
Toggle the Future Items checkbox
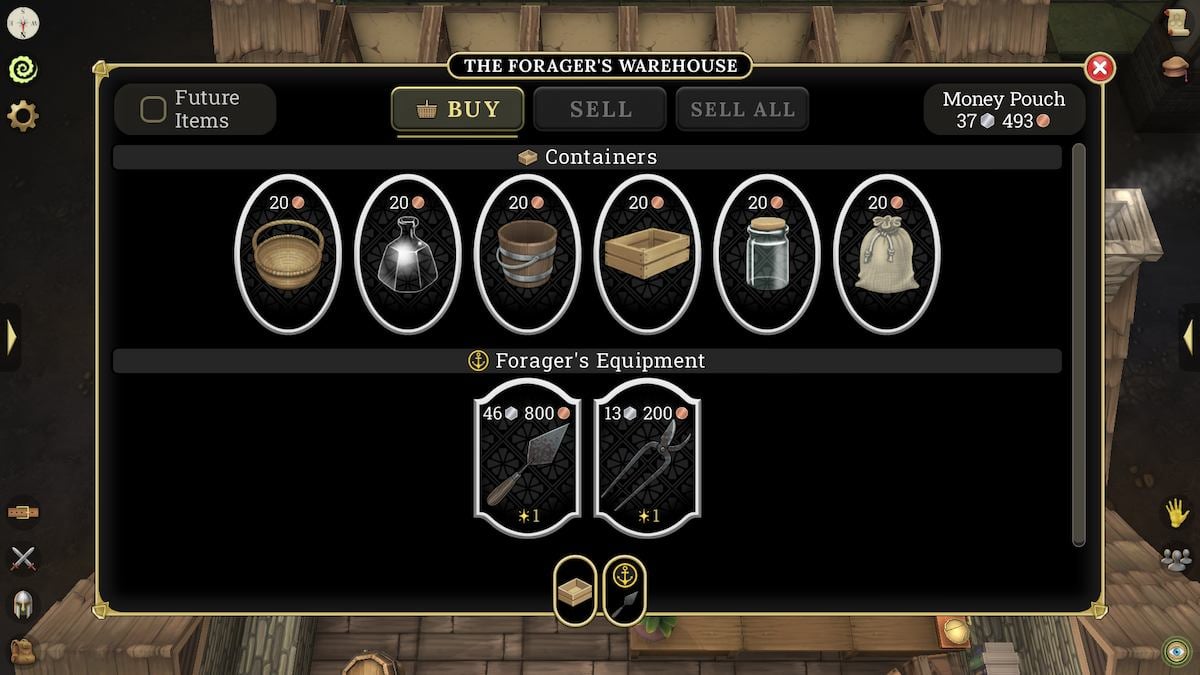point(153,109)
